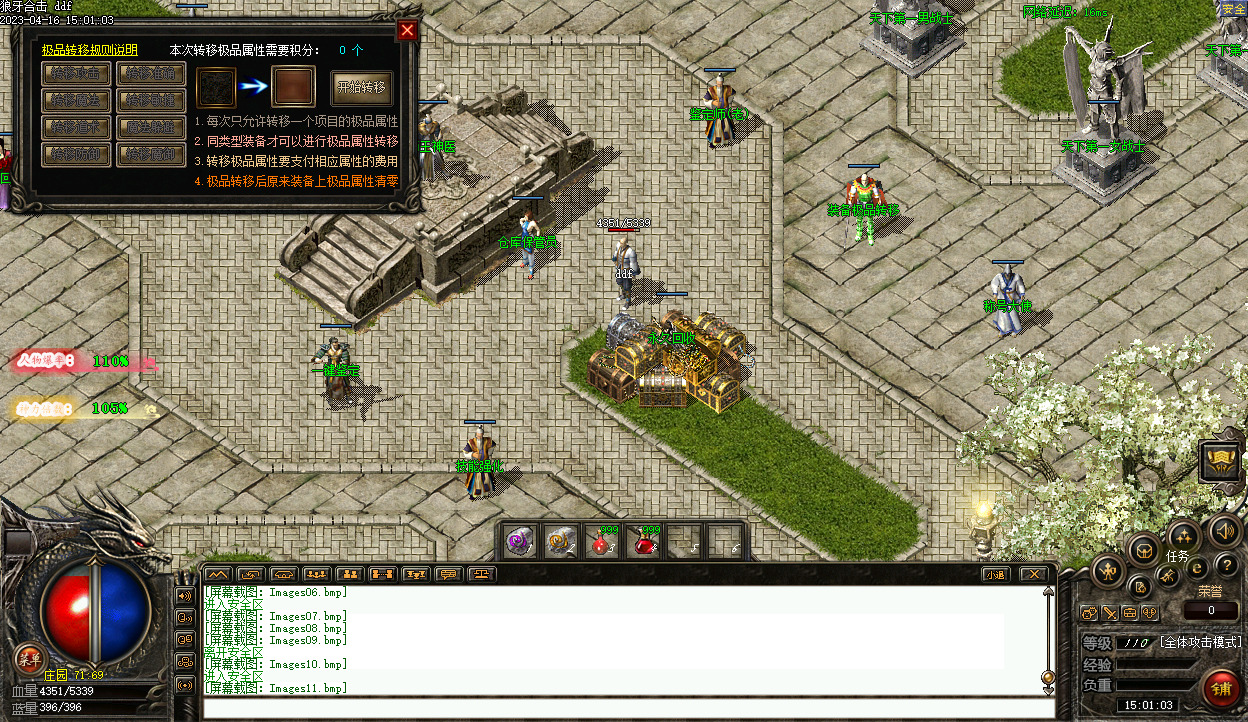The height and width of the screenshot is (722, 1248).
Task: Select the 转移道术 button
Action: click(76, 127)
